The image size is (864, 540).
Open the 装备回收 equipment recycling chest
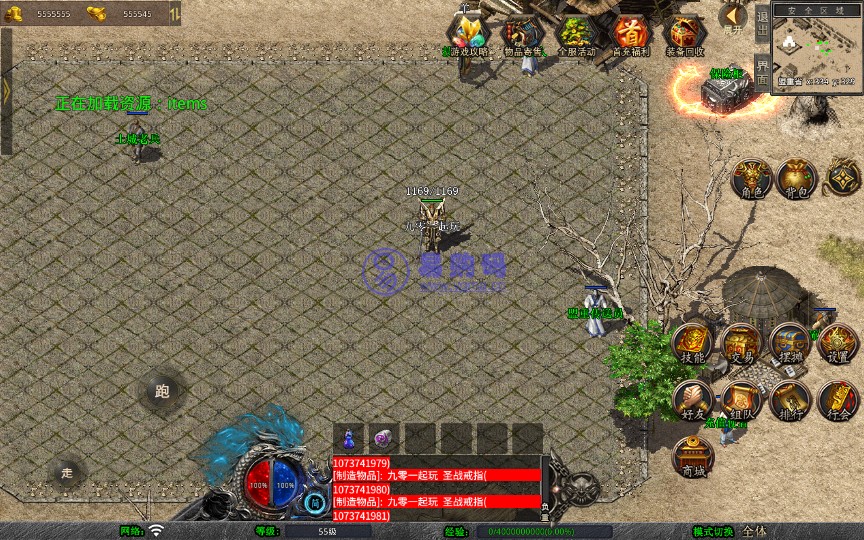[x=685, y=35]
